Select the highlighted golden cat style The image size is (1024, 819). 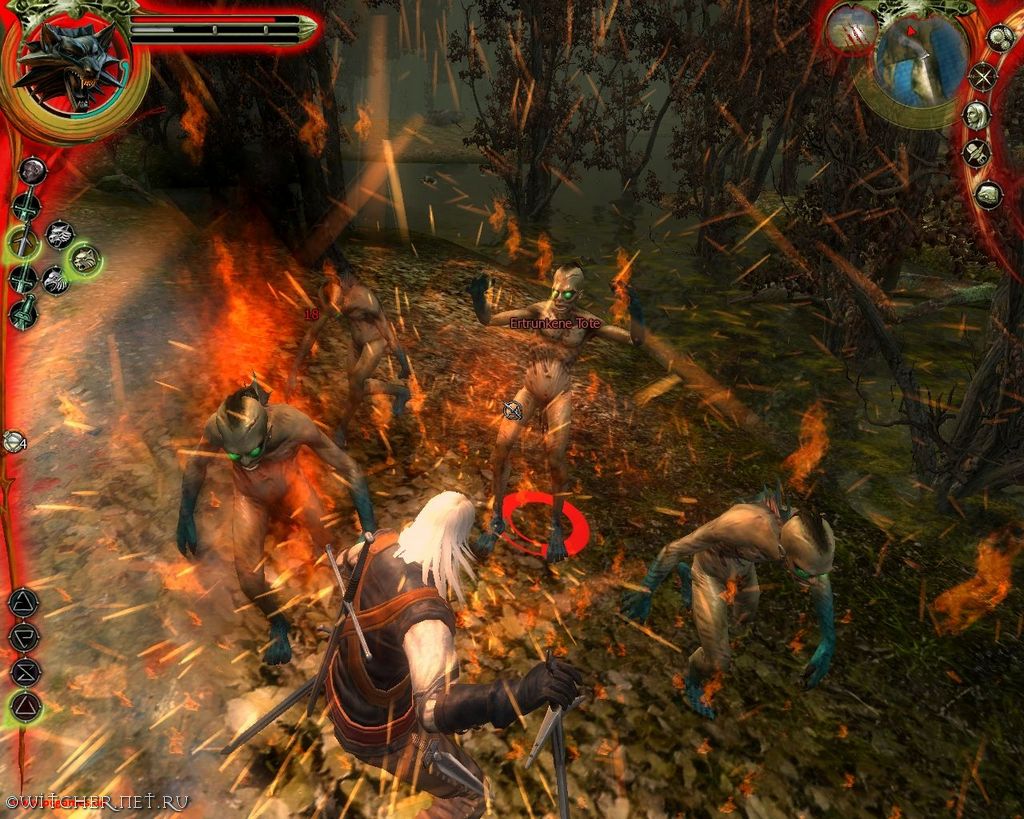[x=84, y=260]
